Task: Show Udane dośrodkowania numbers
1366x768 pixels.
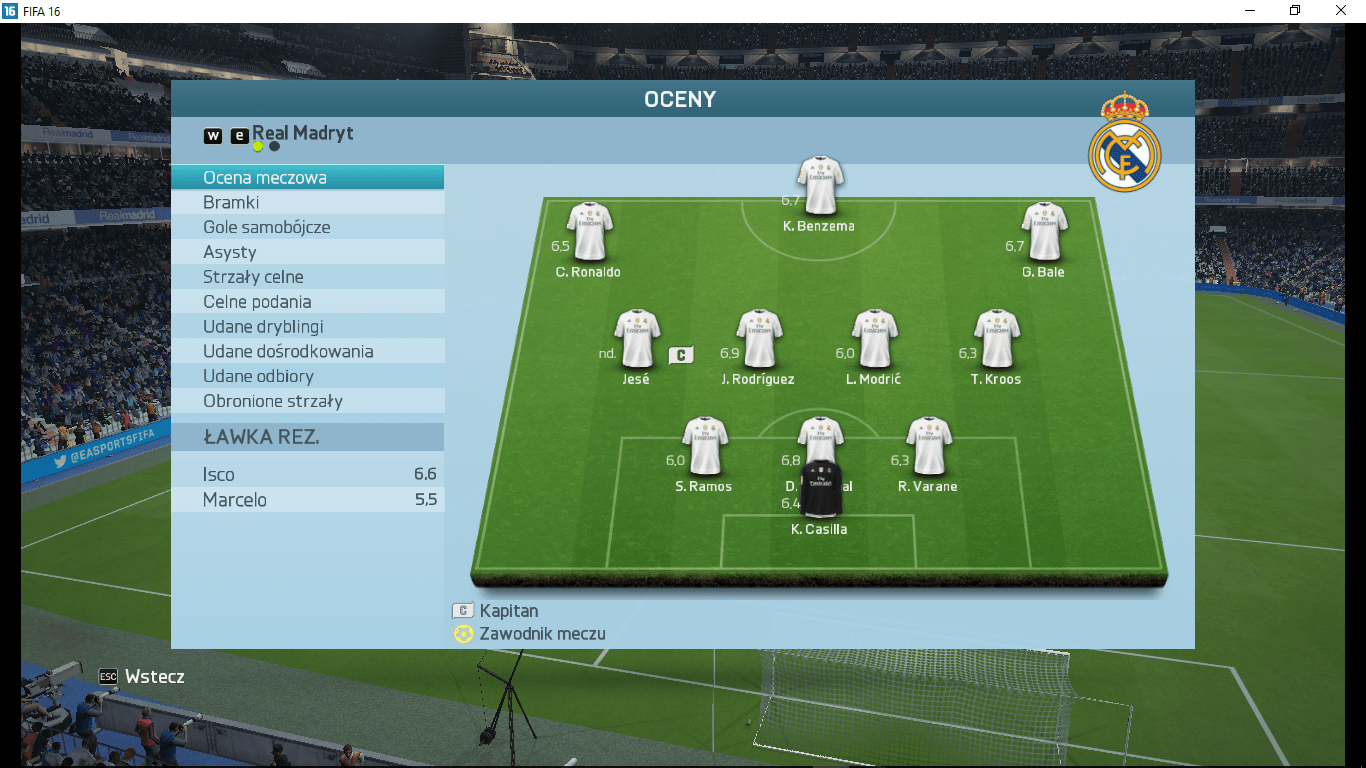Action: pos(307,352)
